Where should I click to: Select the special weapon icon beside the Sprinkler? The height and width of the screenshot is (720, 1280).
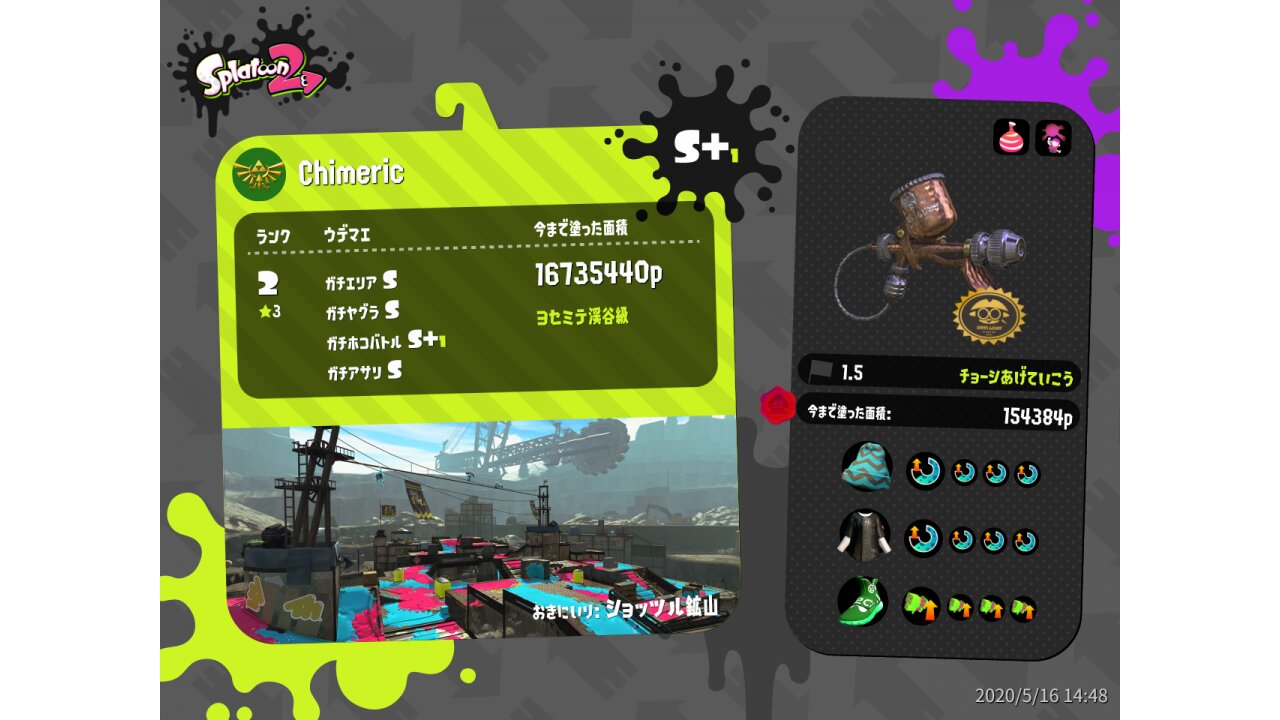tap(1053, 138)
